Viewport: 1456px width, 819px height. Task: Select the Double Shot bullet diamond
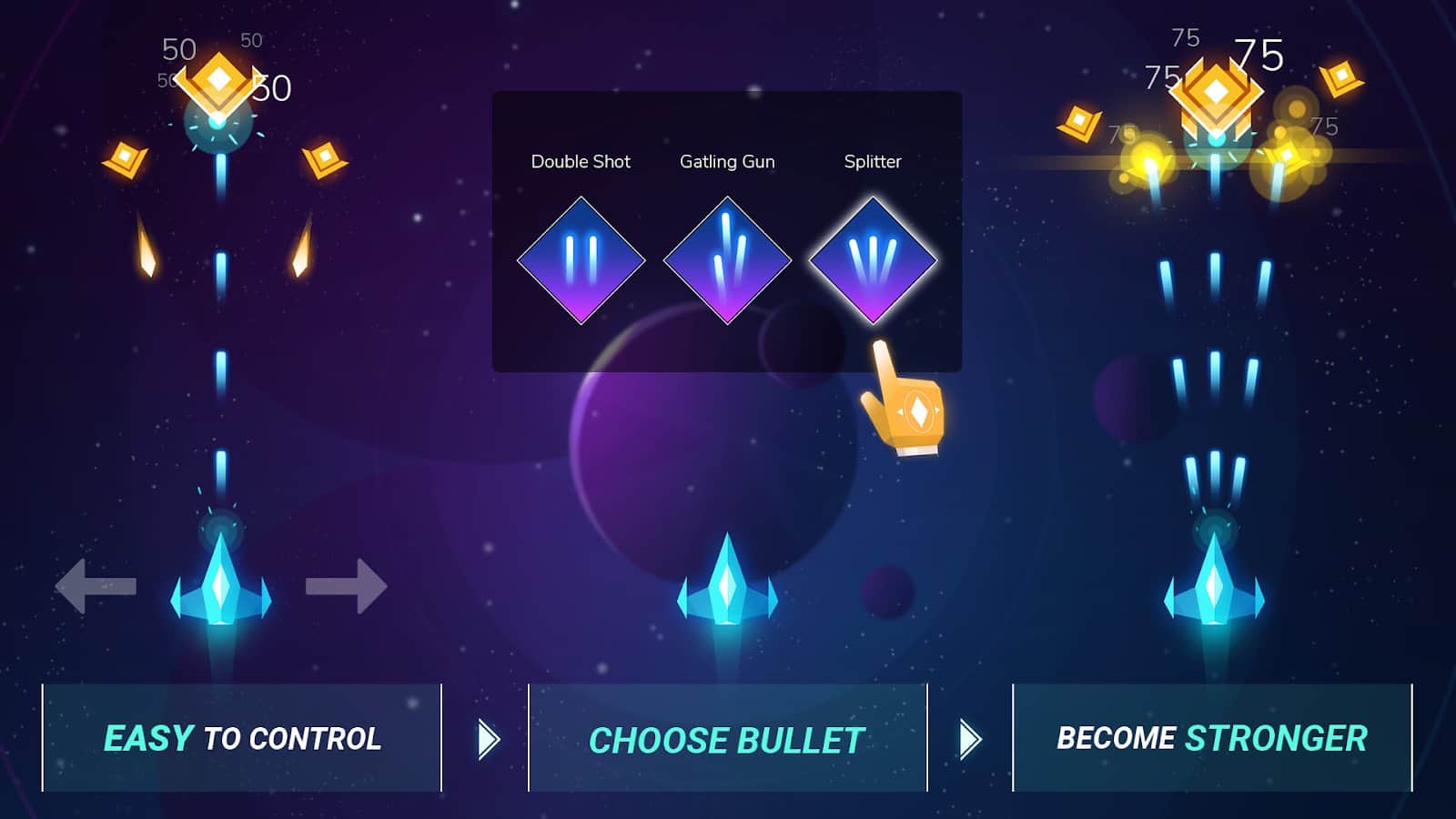(581, 259)
